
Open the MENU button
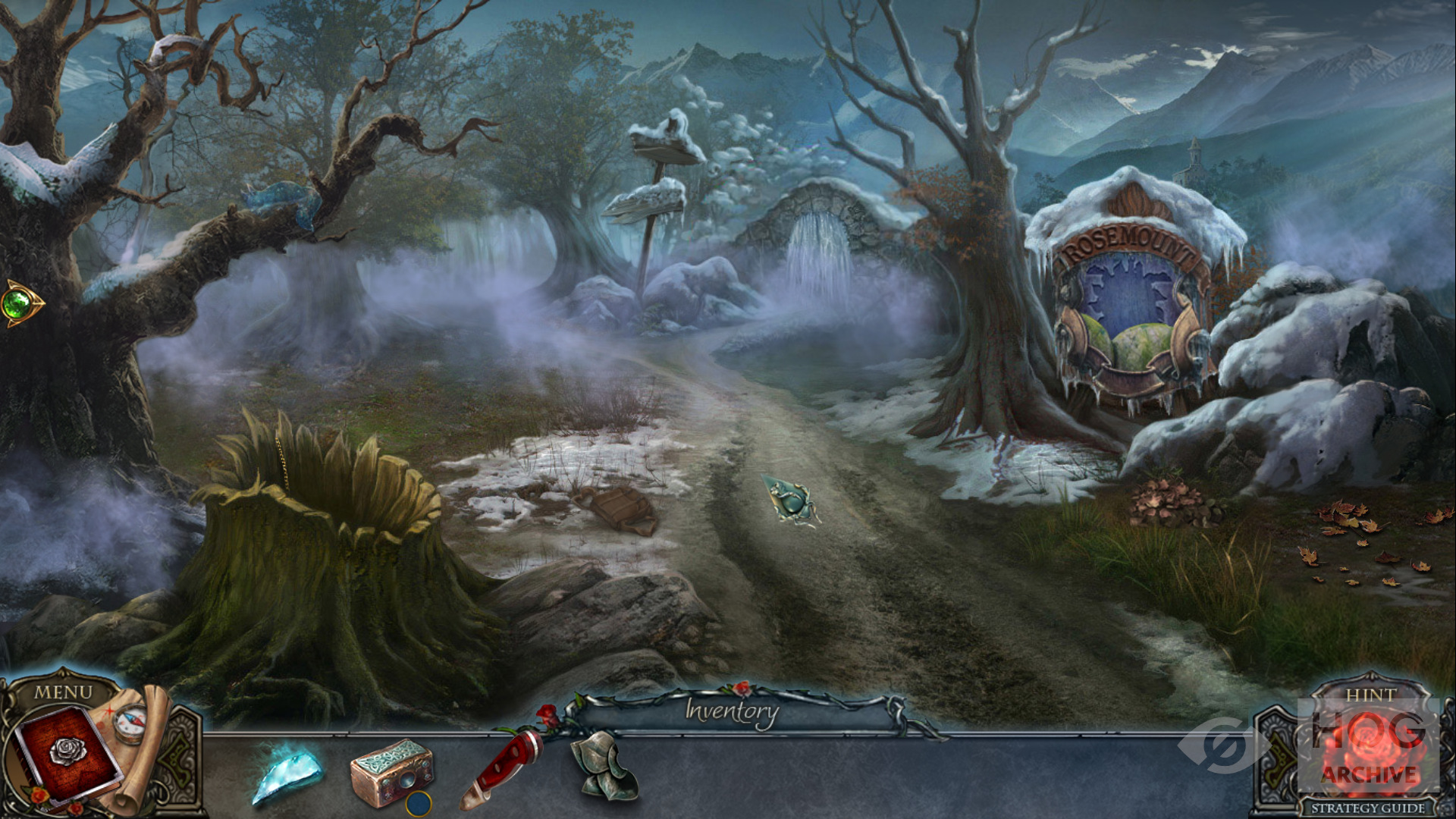[63, 692]
